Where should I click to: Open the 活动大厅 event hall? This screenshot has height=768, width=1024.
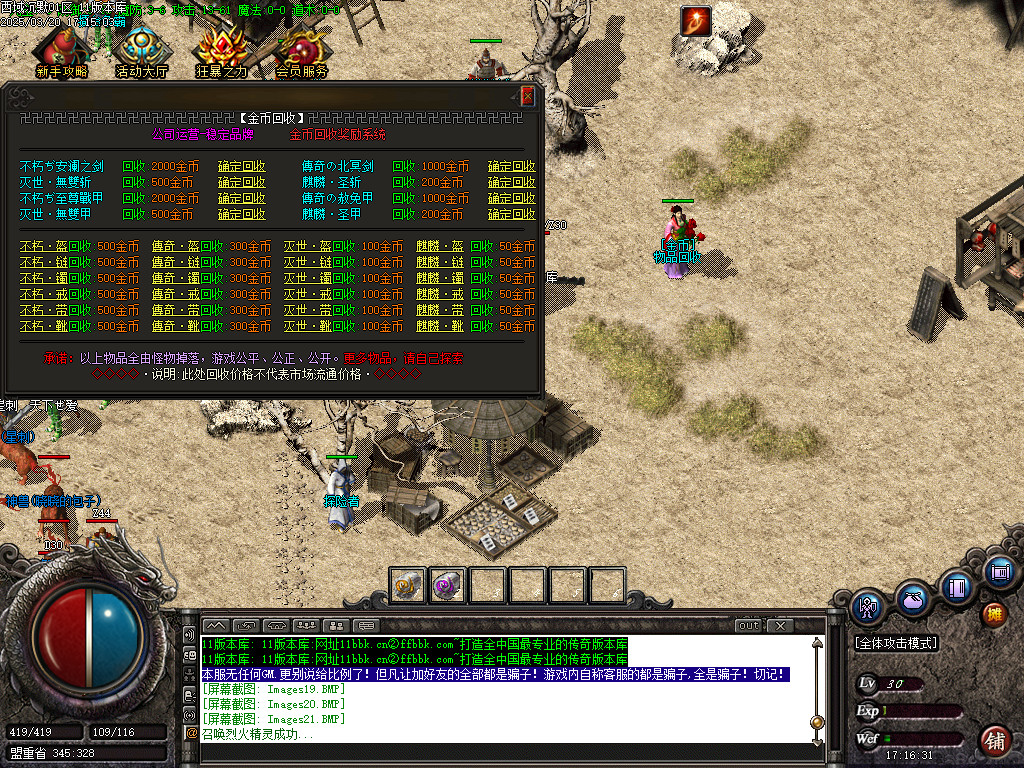(141, 53)
